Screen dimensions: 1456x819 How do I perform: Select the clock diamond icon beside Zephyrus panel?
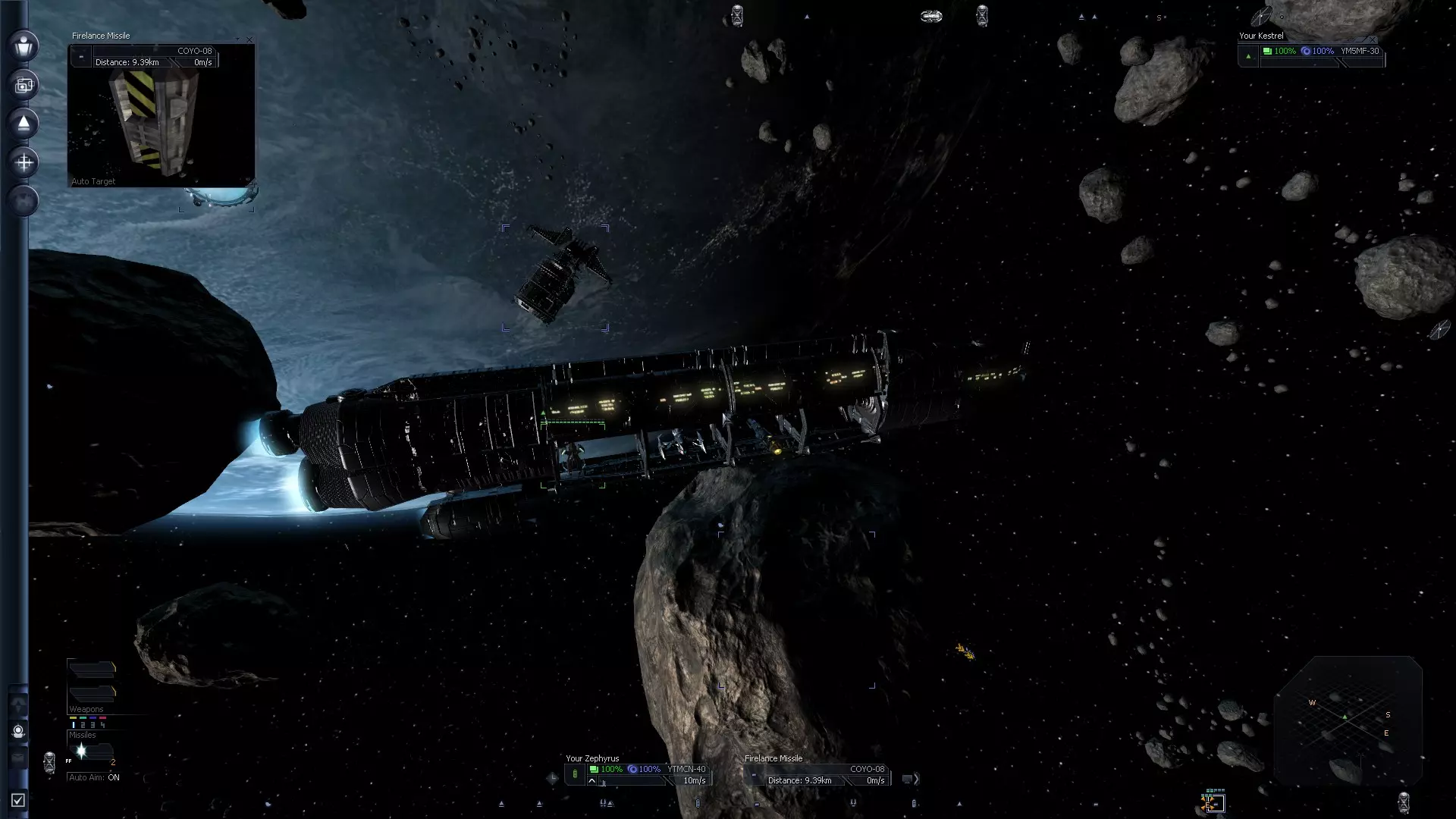(552, 777)
